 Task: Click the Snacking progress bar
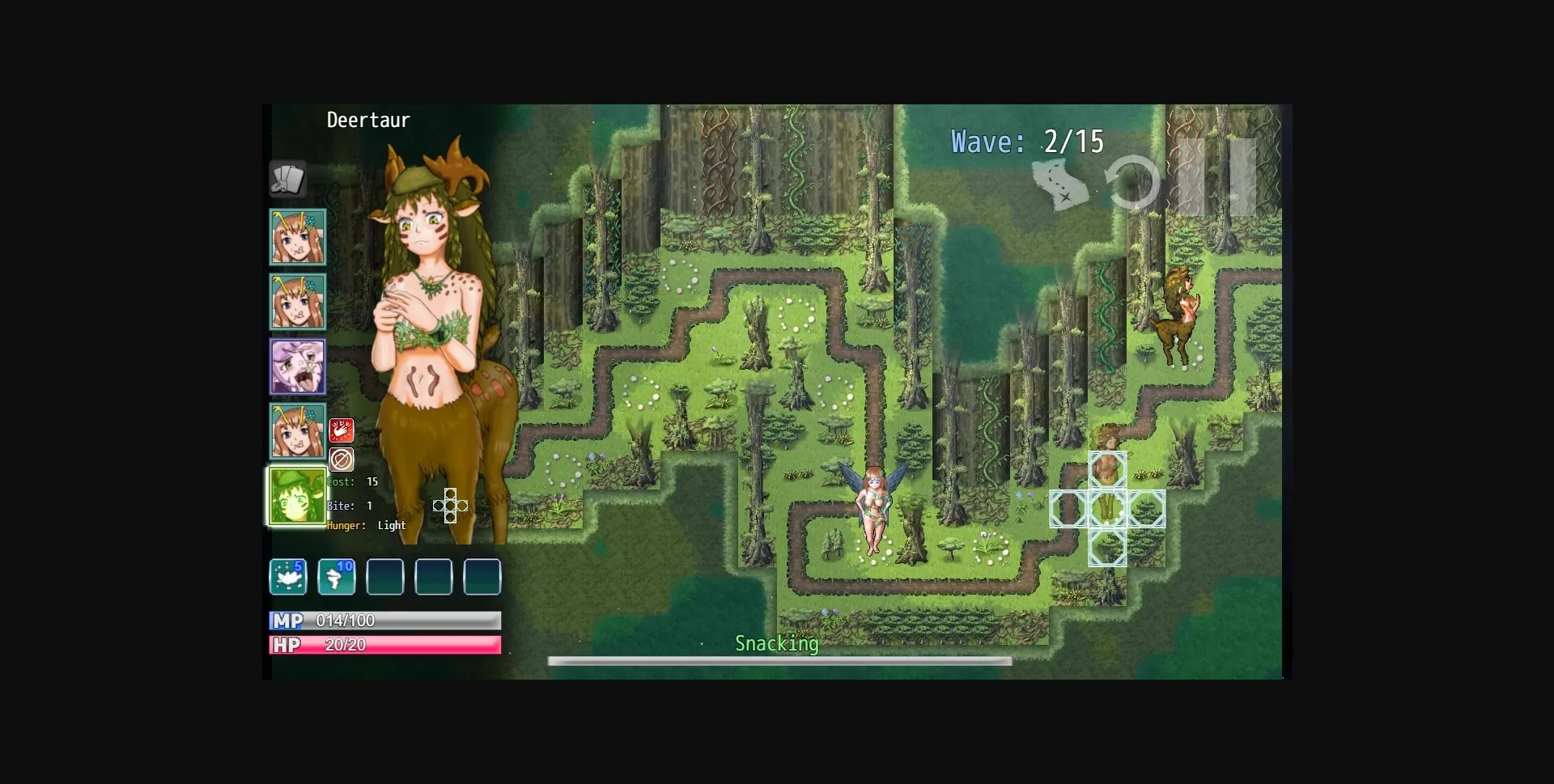779,661
